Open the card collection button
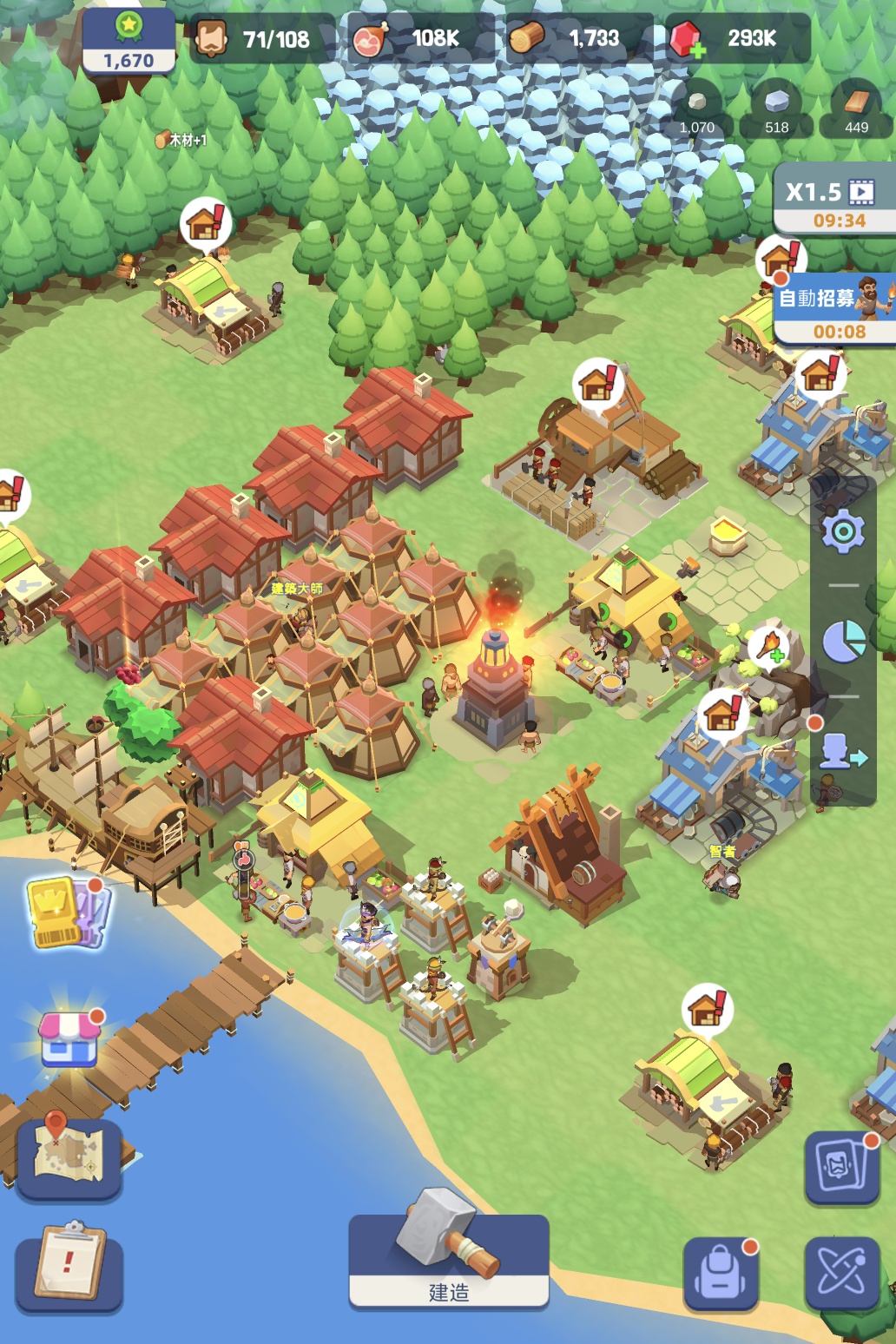The image size is (896, 1344). (x=840, y=1167)
